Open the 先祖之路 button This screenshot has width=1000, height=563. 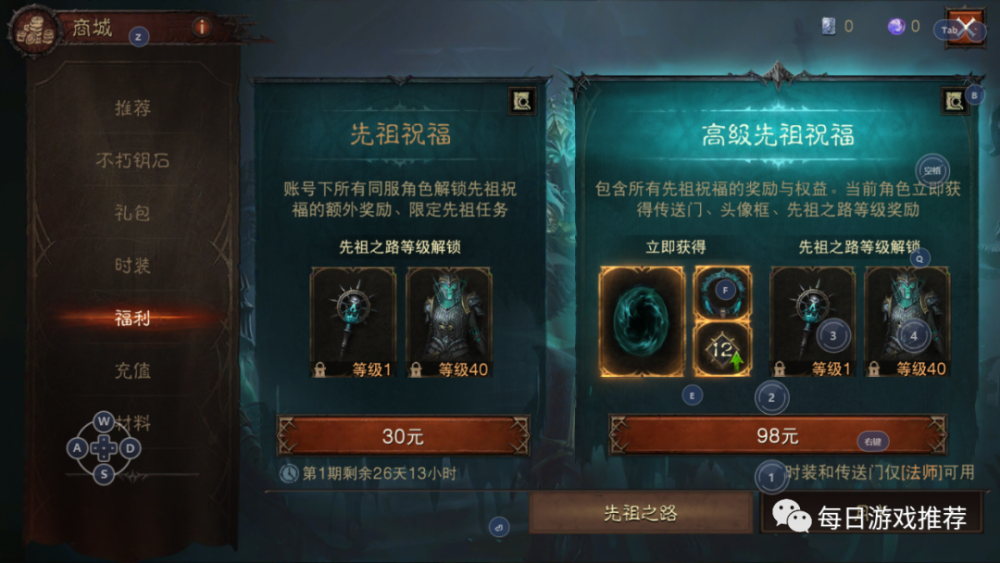640,513
